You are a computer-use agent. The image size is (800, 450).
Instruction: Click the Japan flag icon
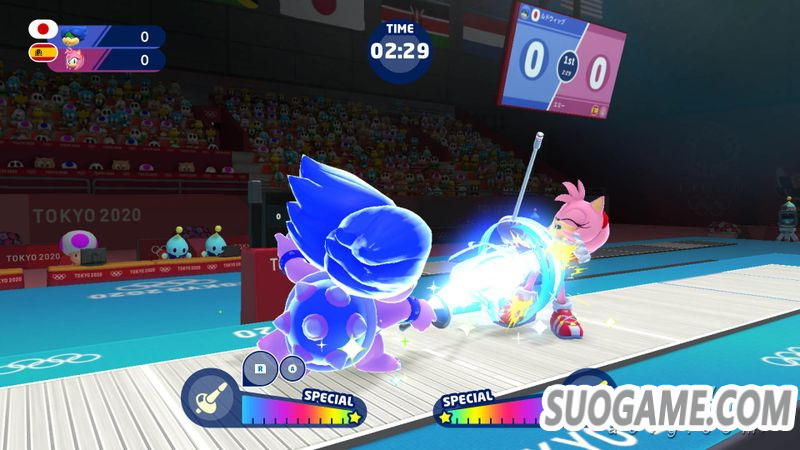43,30
